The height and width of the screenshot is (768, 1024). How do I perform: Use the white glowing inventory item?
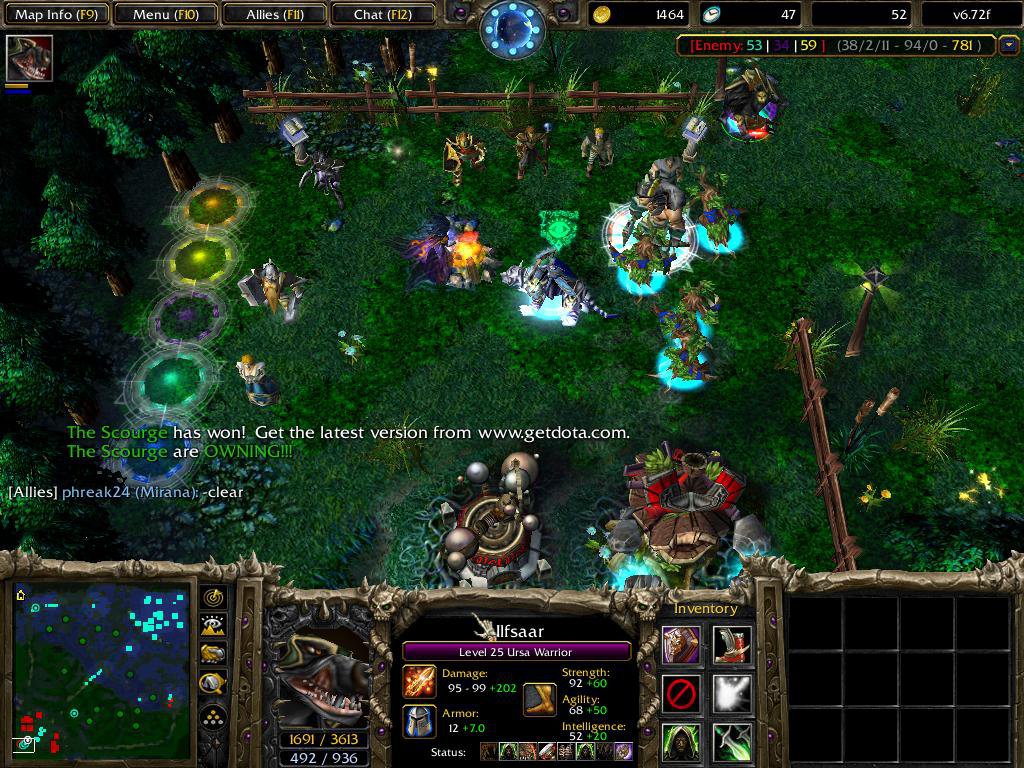[x=732, y=693]
